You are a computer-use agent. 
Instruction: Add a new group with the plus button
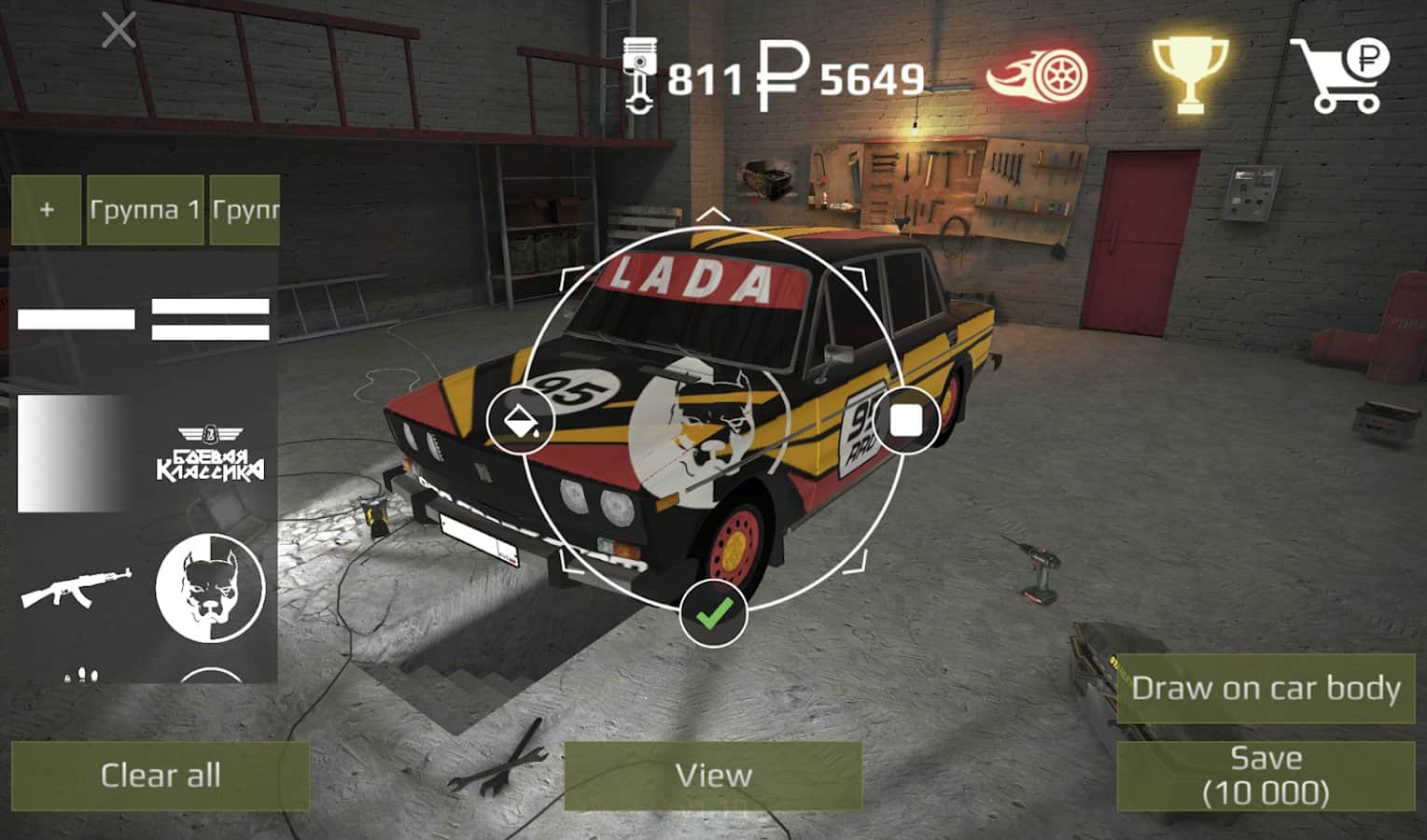[45, 210]
